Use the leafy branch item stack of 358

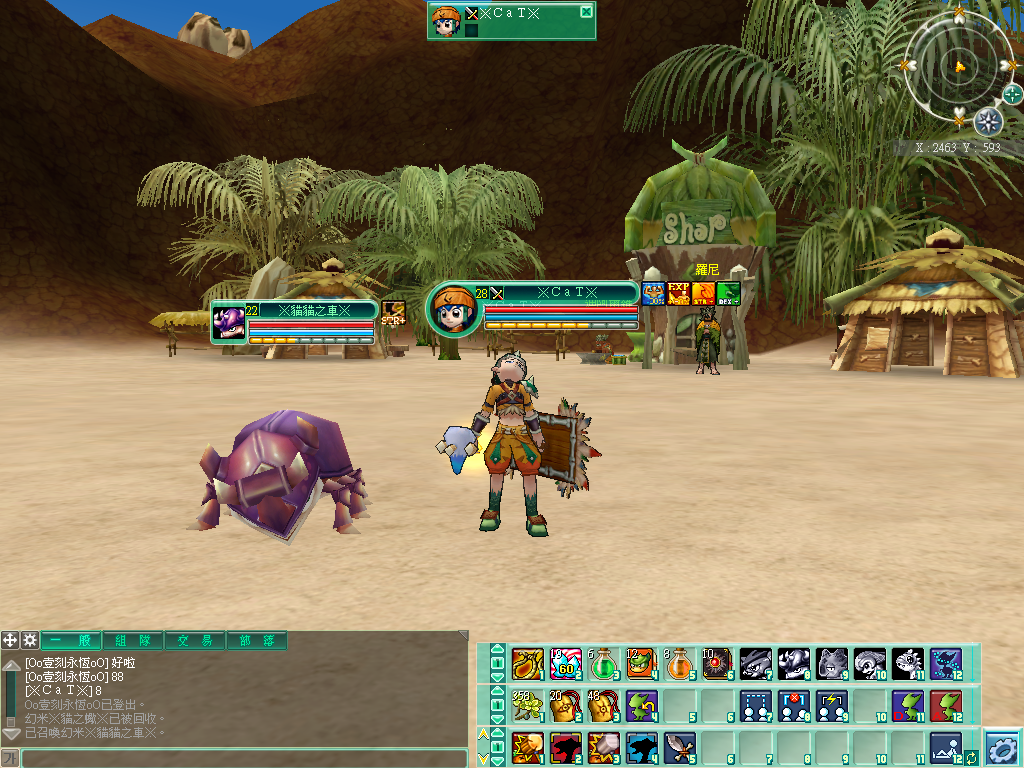[527, 706]
